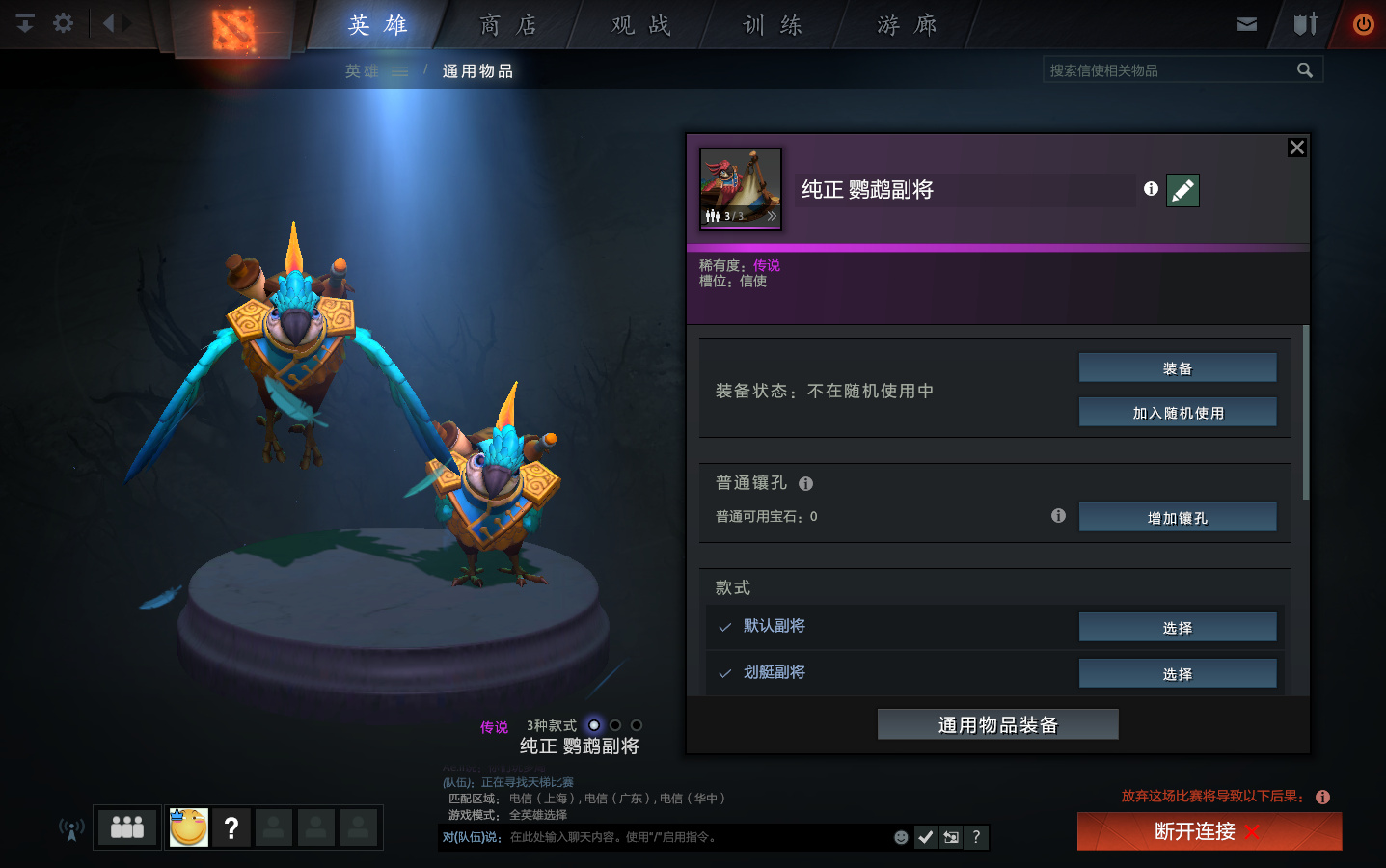Click the shield and sword armory icon
1386x868 pixels.
tap(1304, 24)
